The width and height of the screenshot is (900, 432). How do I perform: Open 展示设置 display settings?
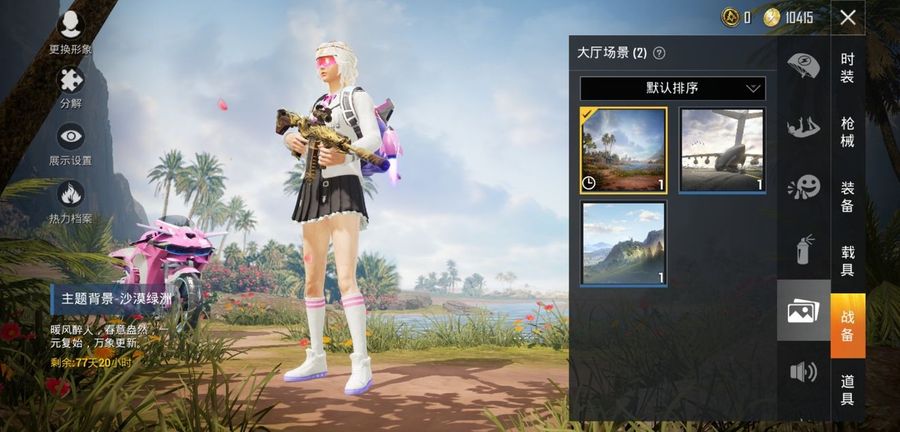tap(70, 144)
